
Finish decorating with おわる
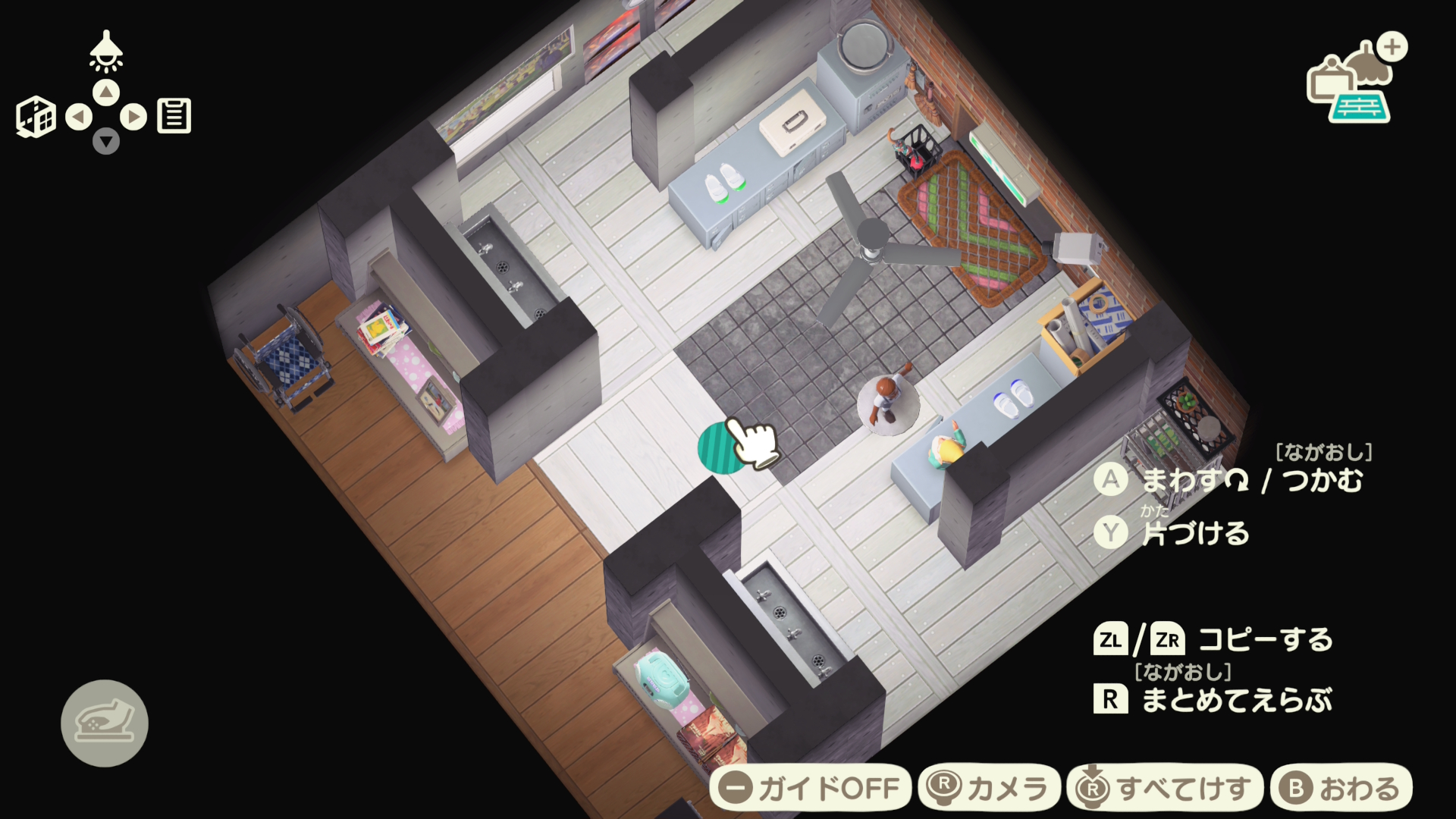pyautogui.click(x=1341, y=788)
